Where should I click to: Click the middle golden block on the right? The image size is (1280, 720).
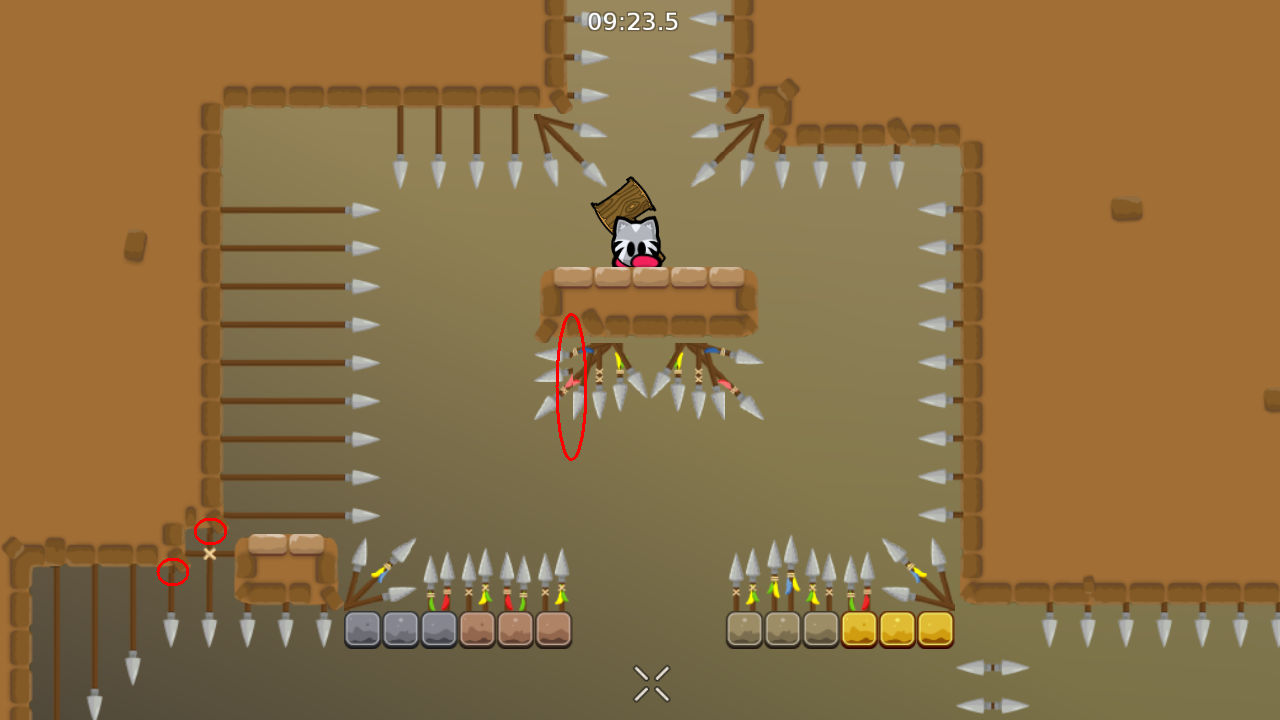[x=895, y=628]
